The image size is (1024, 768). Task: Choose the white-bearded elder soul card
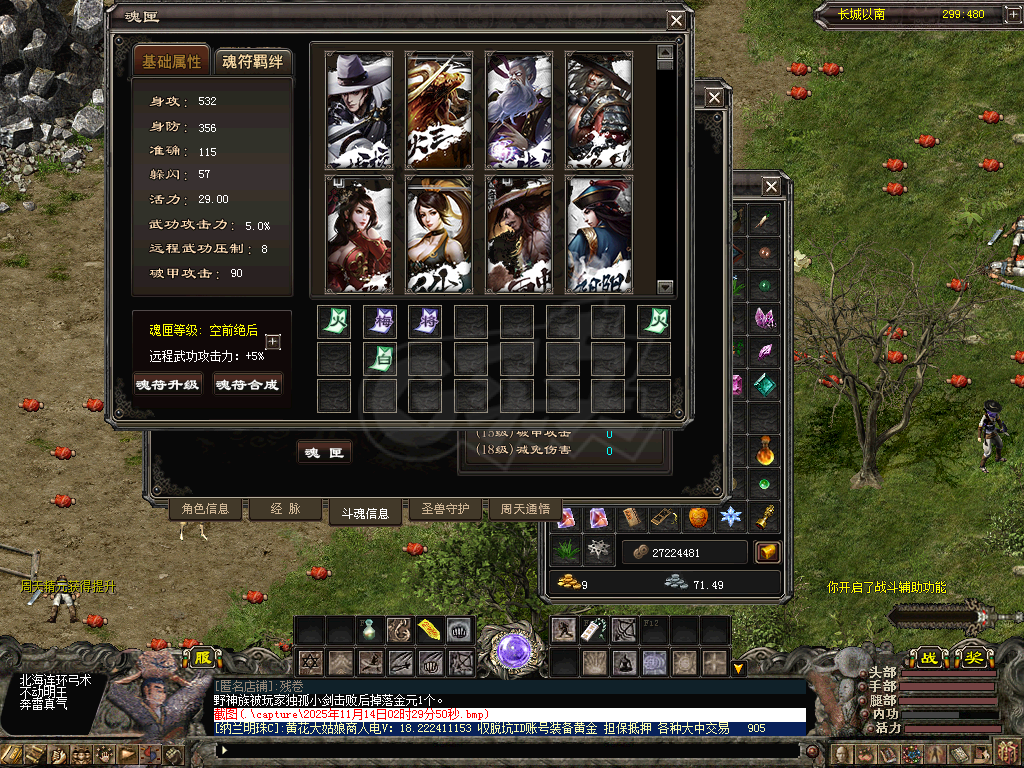tap(519, 110)
